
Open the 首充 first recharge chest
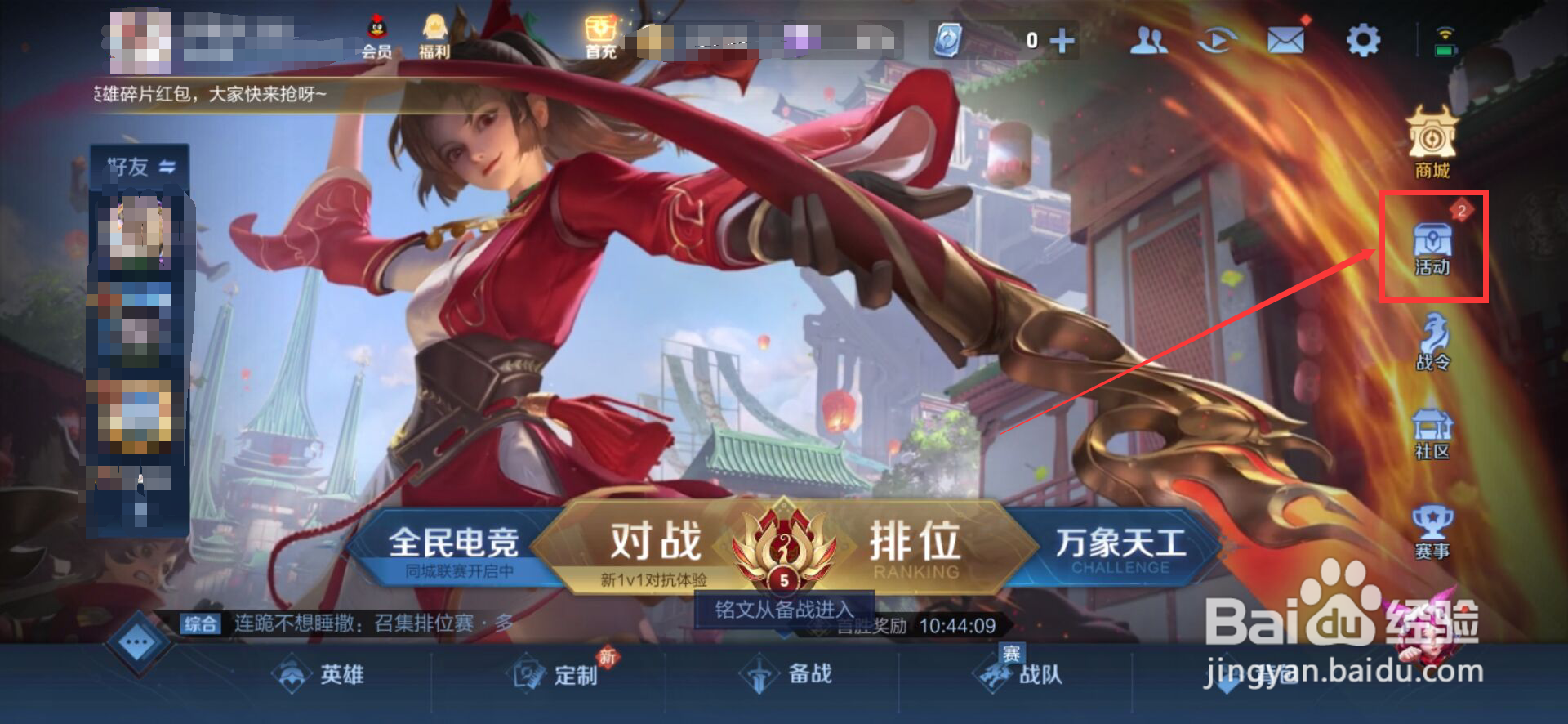point(599,33)
